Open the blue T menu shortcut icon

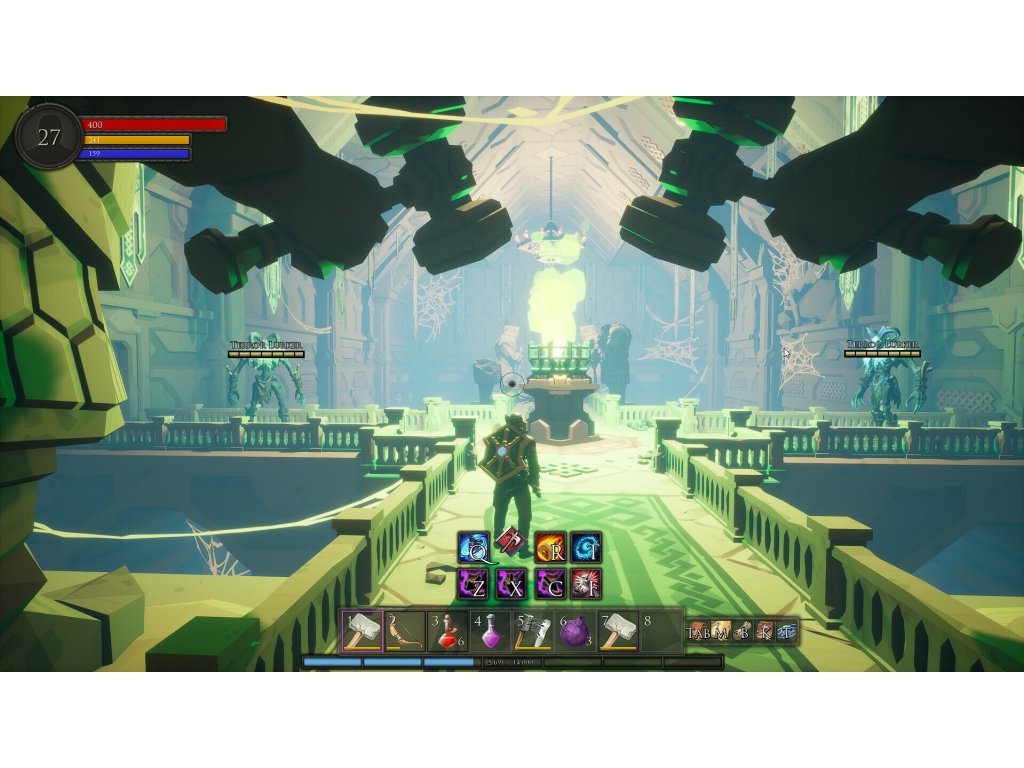pyautogui.click(x=787, y=631)
